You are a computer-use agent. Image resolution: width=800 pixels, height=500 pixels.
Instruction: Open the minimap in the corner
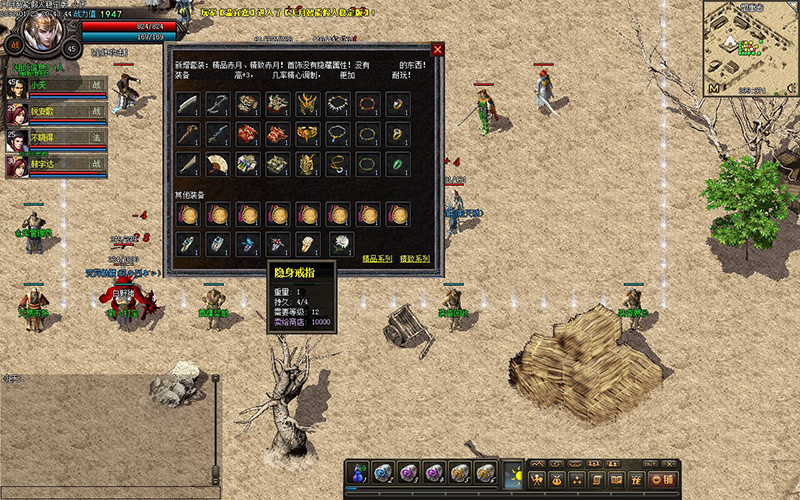click(749, 46)
